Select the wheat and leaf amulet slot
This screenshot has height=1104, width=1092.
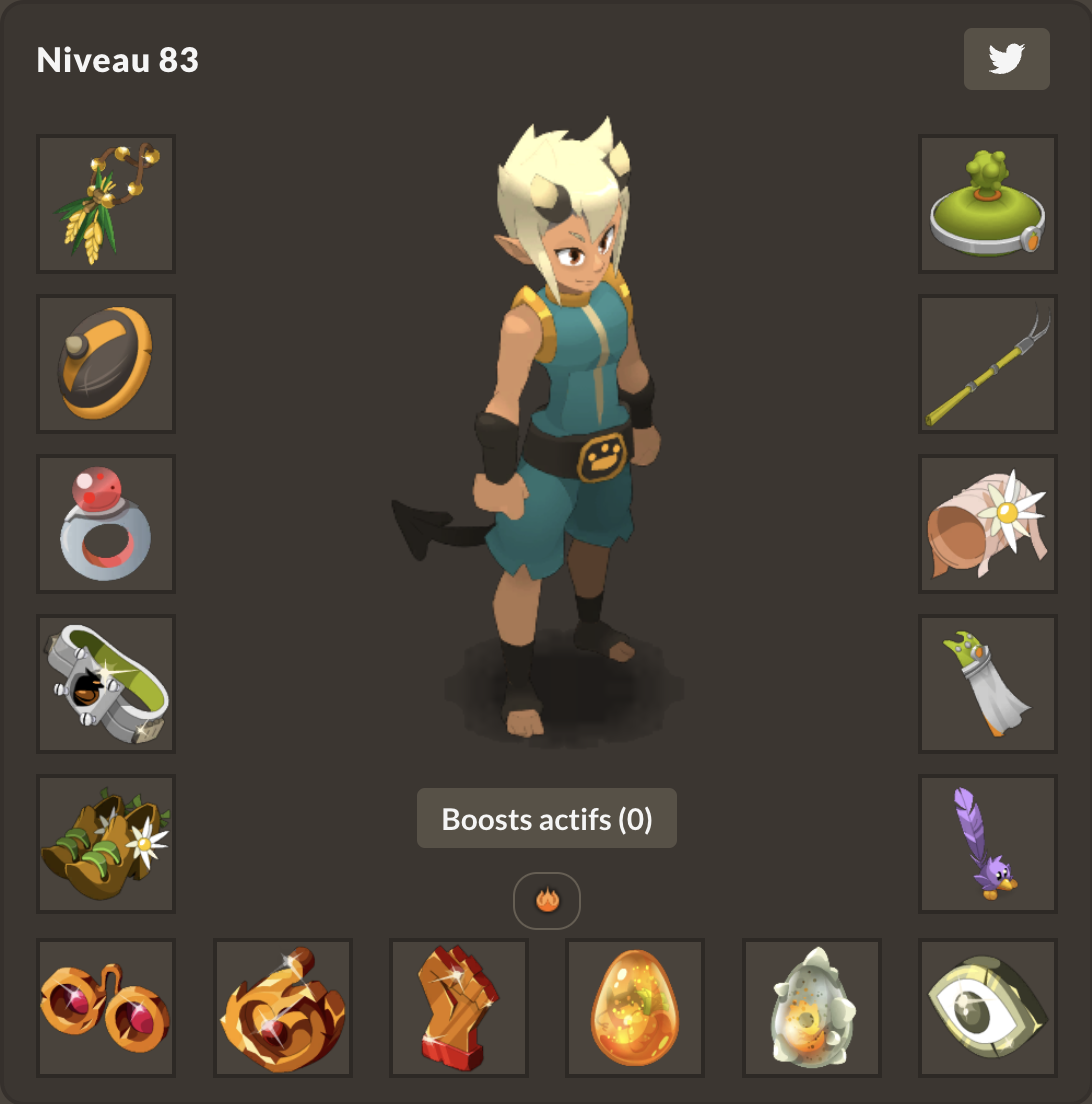[x=106, y=204]
